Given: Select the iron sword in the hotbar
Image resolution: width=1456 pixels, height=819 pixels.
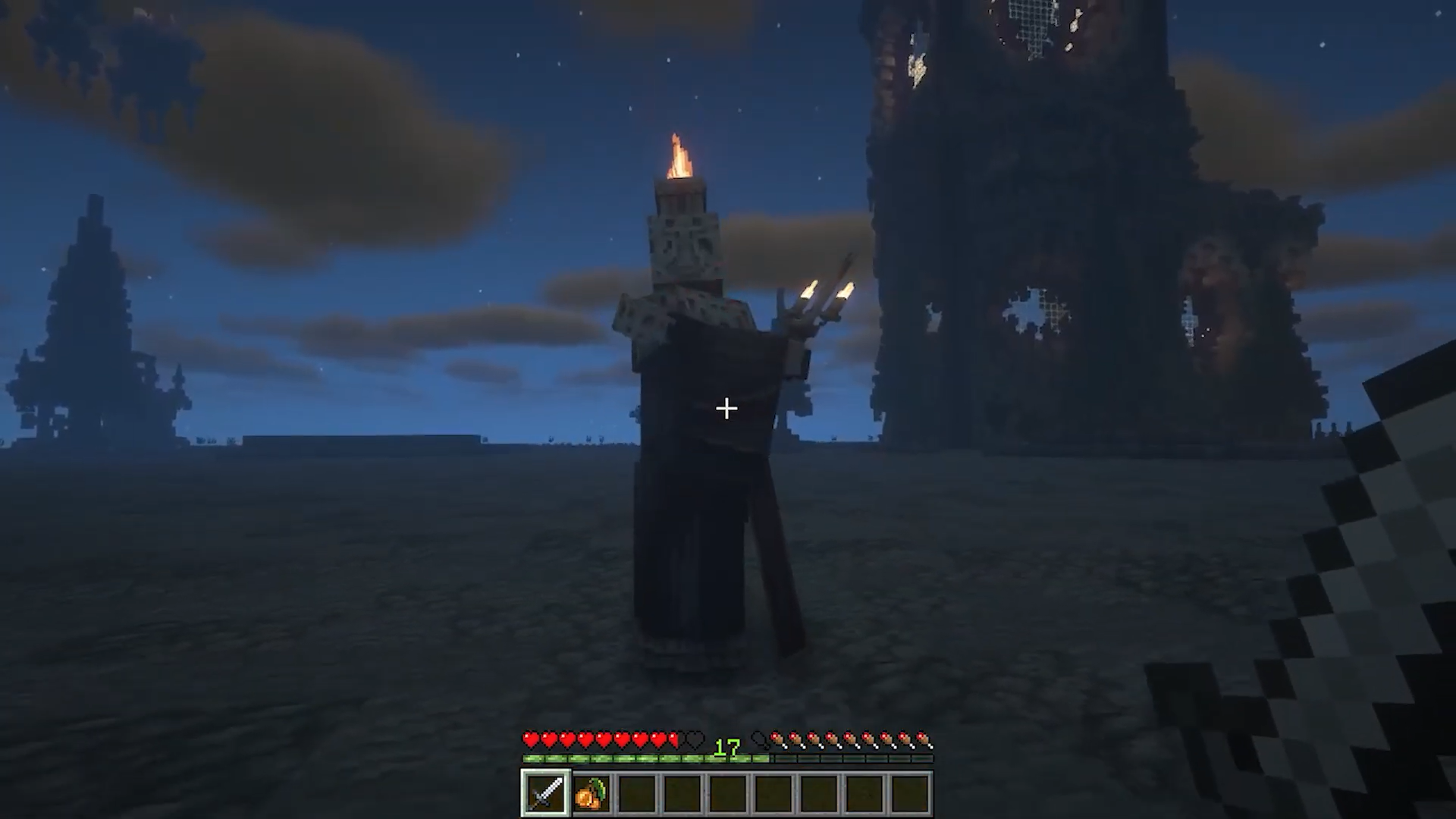Looking at the screenshot, I should 544,792.
